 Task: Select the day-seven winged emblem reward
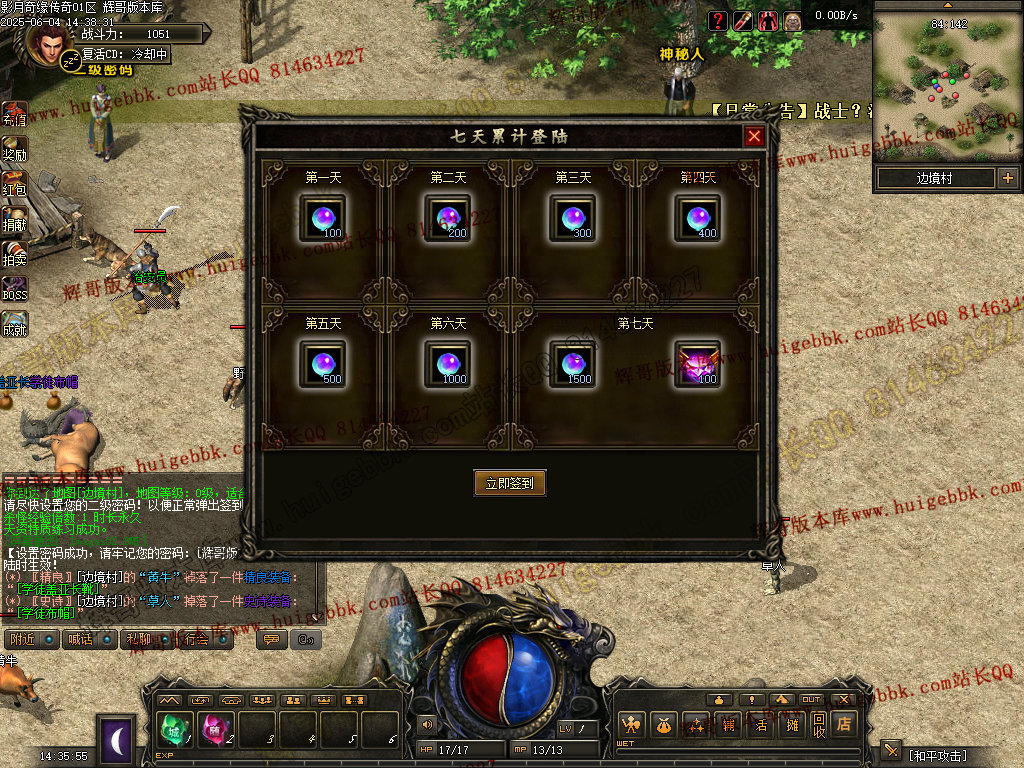tap(697, 364)
